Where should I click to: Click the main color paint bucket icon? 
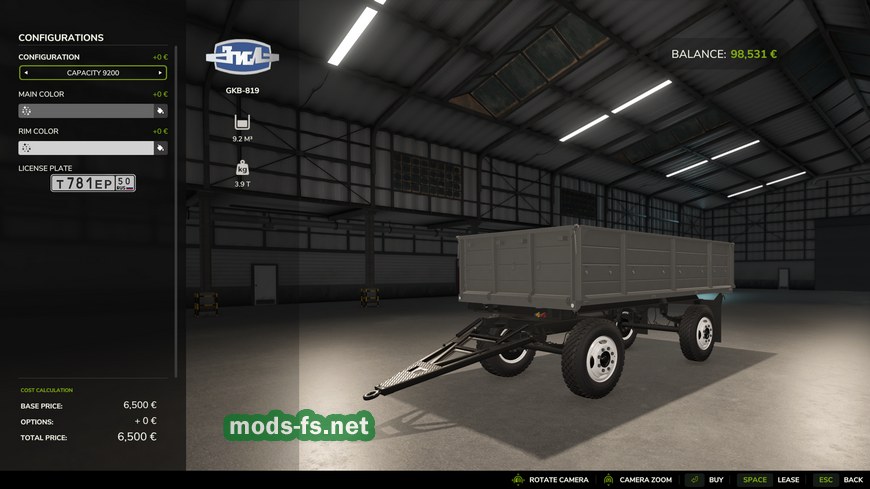point(160,111)
